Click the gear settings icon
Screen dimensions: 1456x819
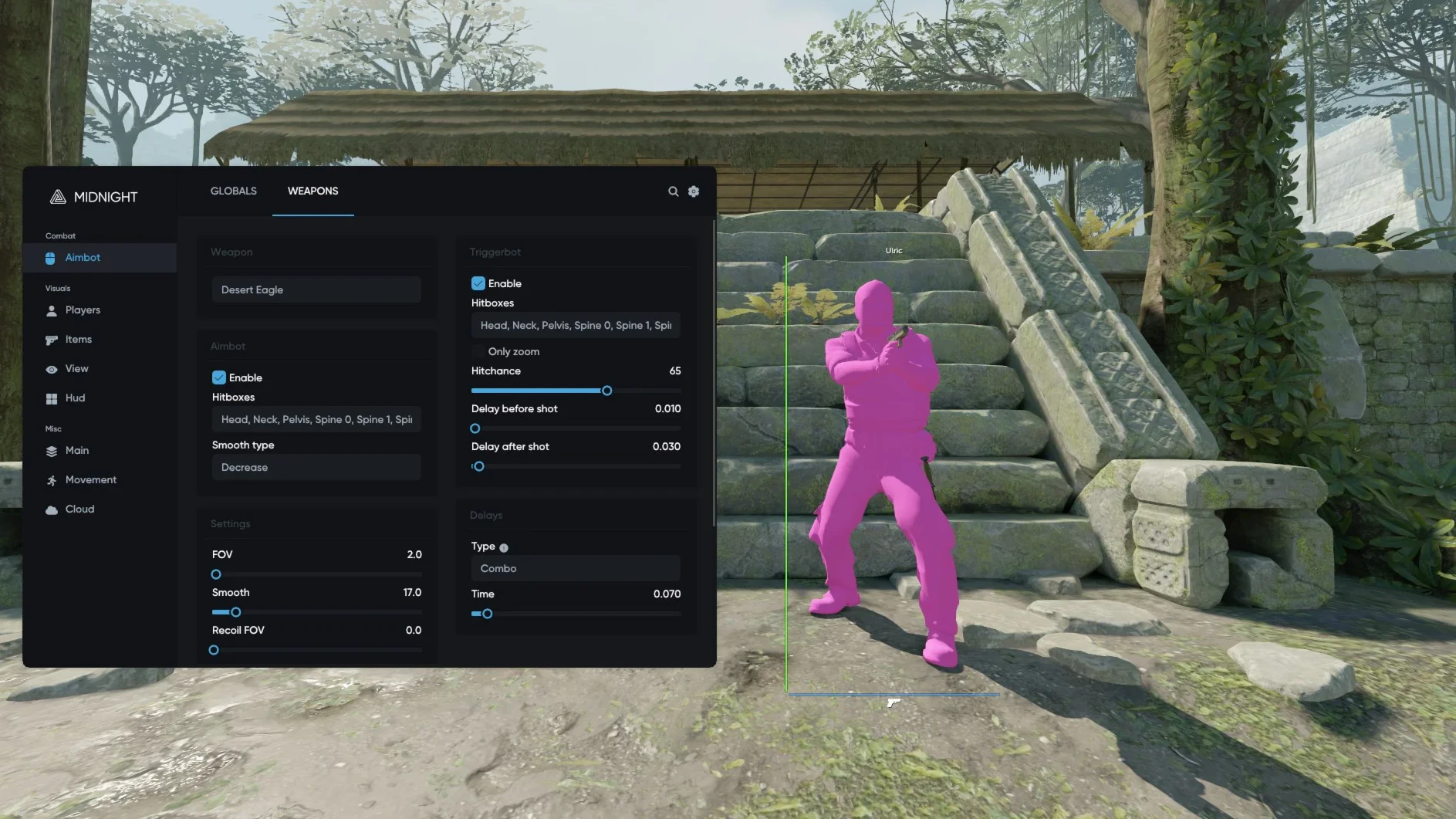pyautogui.click(x=694, y=191)
